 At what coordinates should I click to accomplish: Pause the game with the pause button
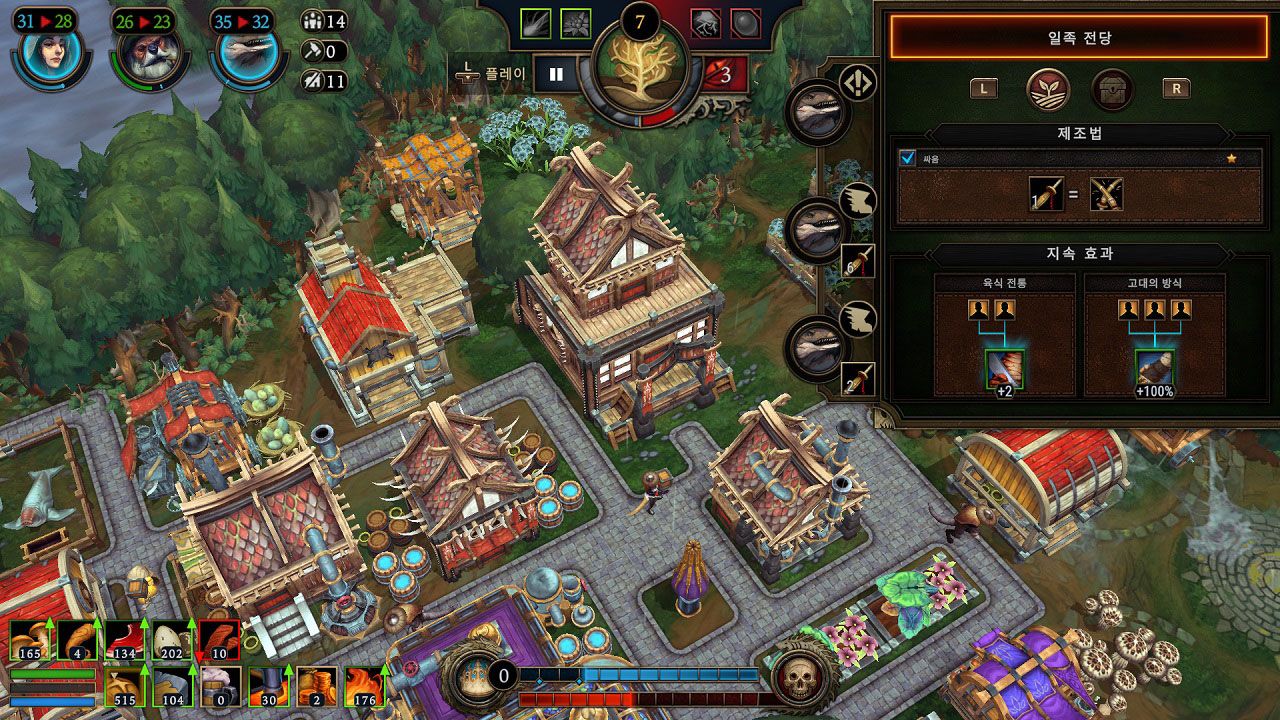tap(557, 74)
